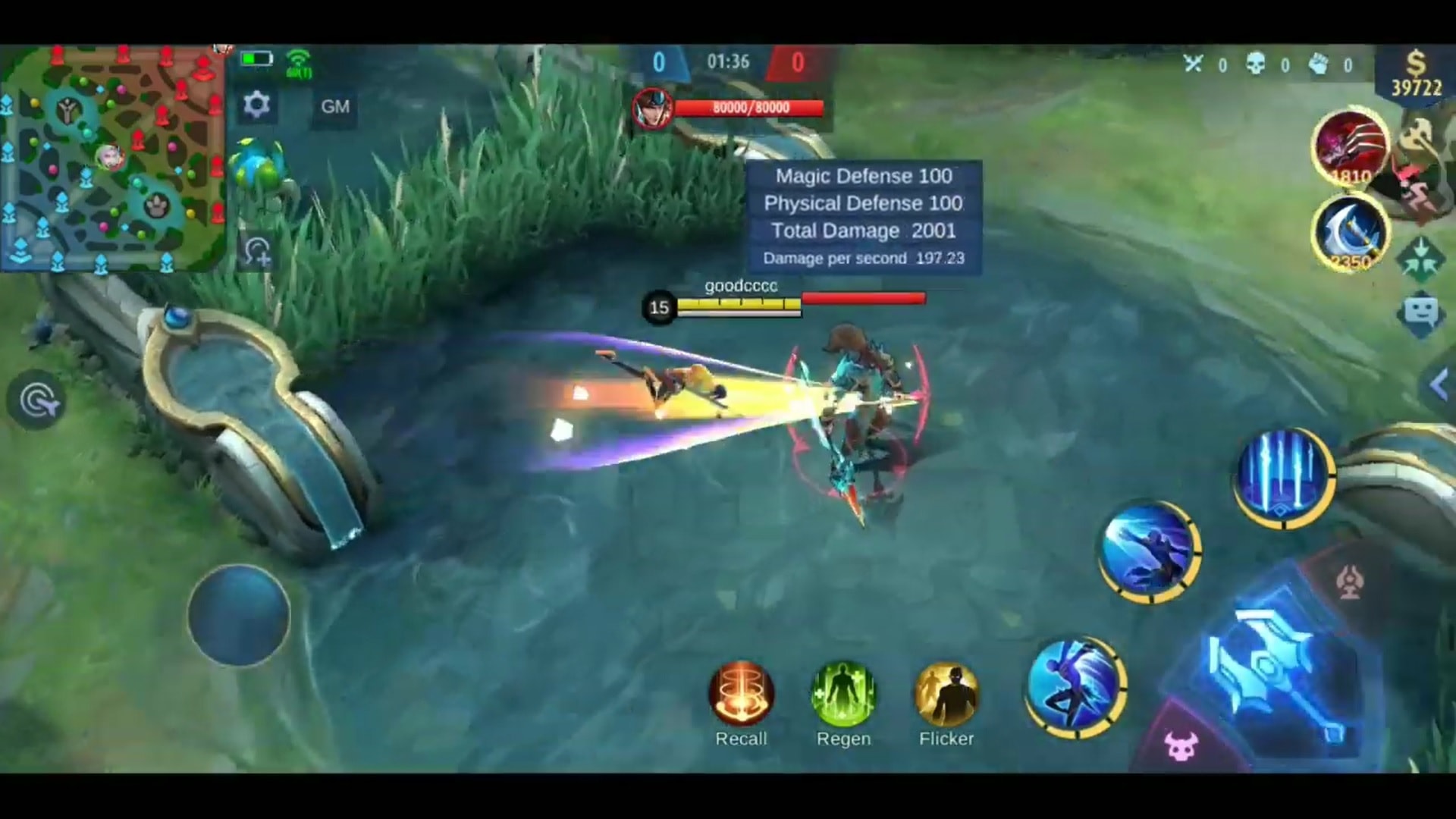
Task: Click goodcccc's health bar
Action: 785,300
